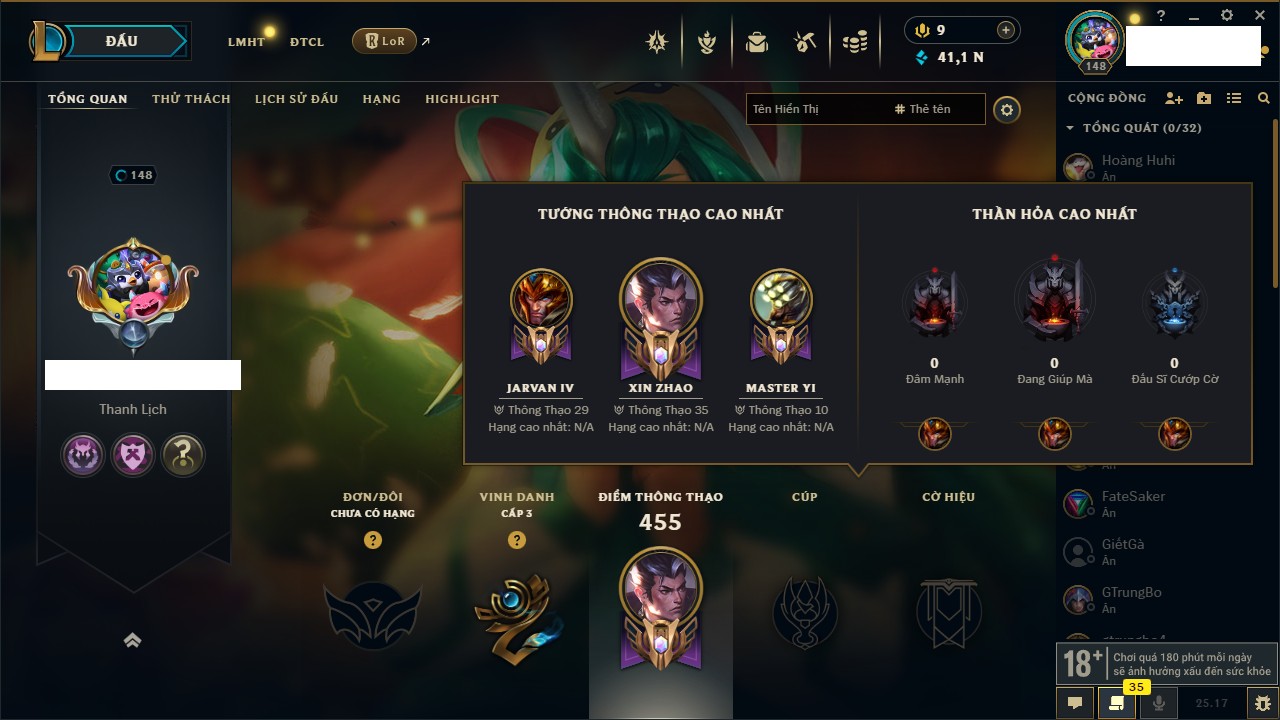Open the LỊCH SỬ ĐẤU tab
Screen dimensions: 1280x720
point(296,99)
